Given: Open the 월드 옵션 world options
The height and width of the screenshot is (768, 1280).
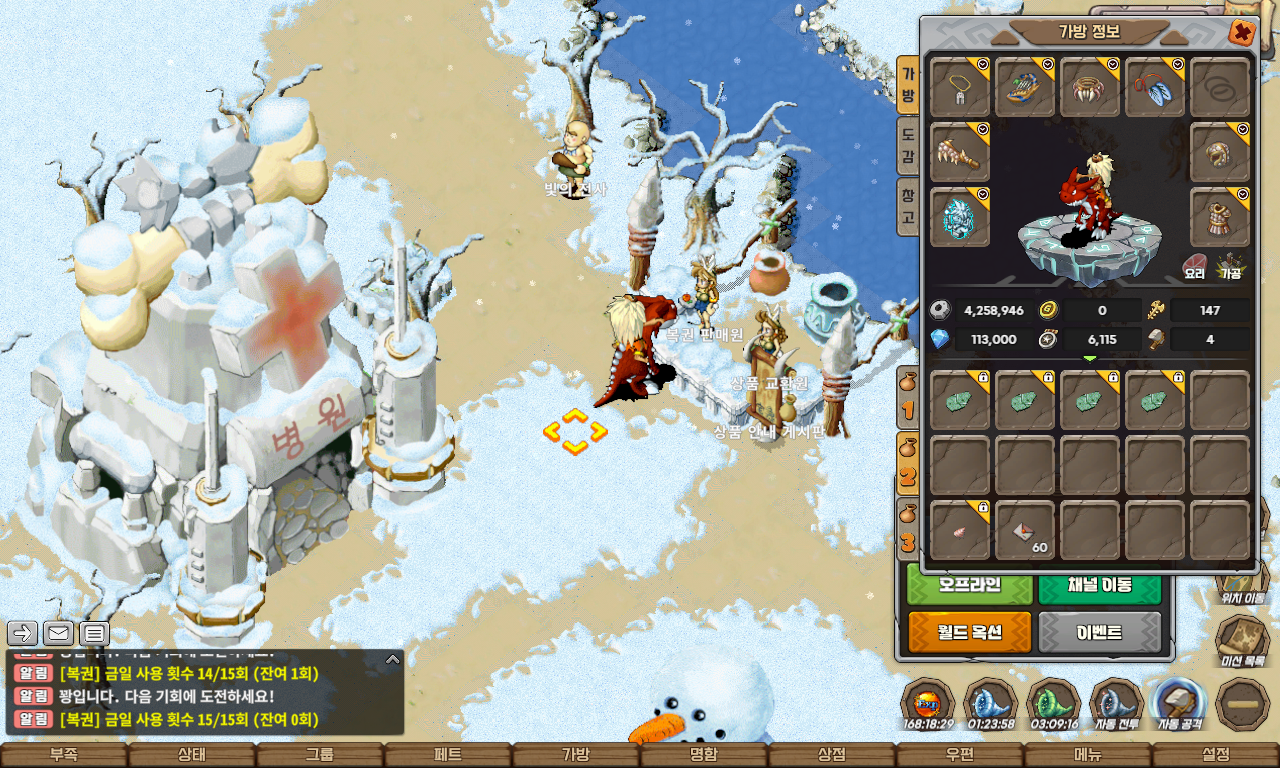Looking at the screenshot, I should pos(970,633).
